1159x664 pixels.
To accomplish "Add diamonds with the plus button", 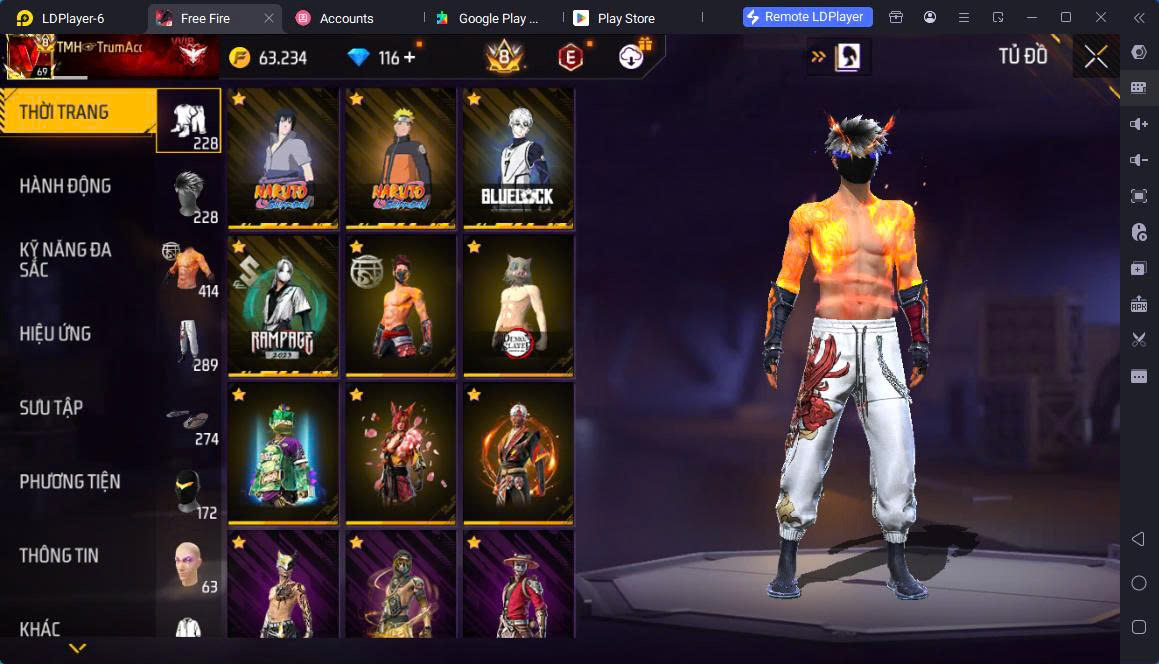I will (x=410, y=58).
